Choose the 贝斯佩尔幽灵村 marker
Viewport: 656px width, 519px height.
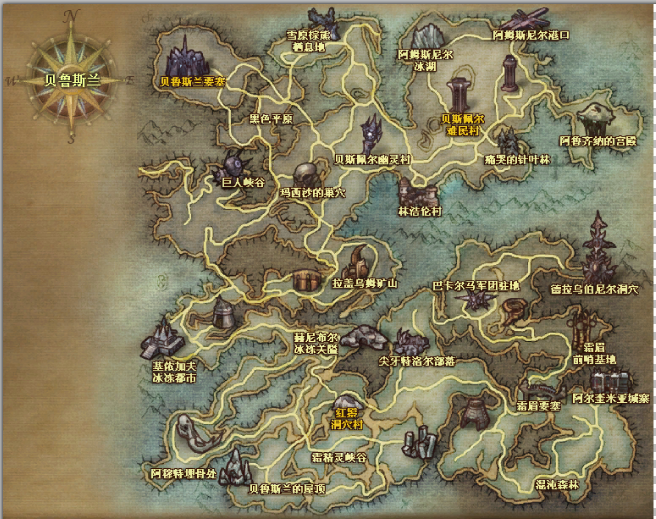tap(372, 134)
